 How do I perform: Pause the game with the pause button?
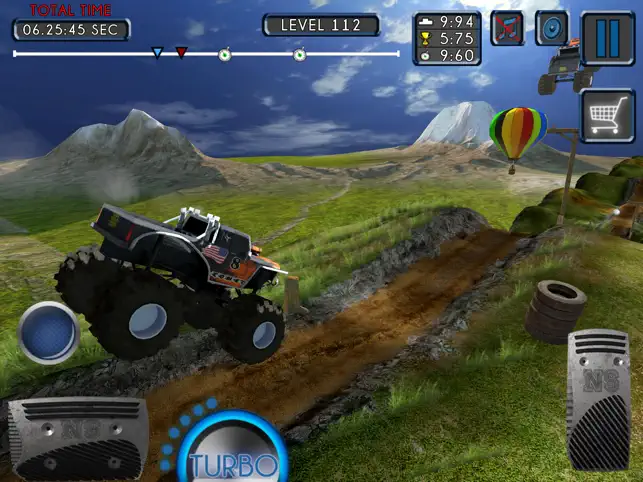point(608,31)
